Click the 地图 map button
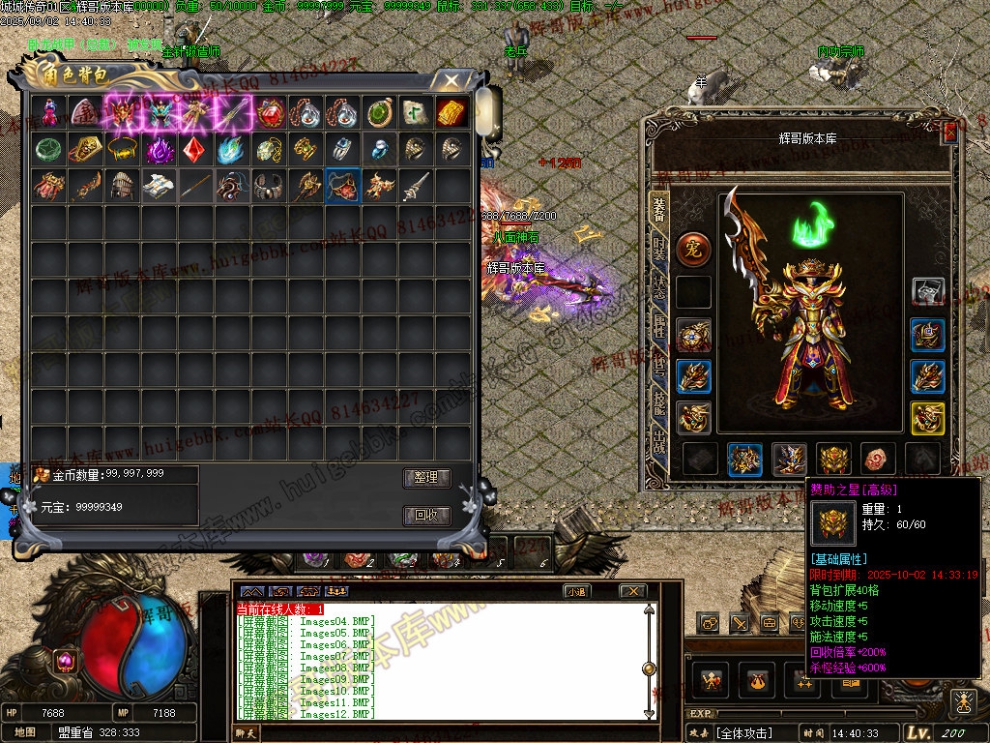This screenshot has height=743, width=990. click(x=25, y=732)
